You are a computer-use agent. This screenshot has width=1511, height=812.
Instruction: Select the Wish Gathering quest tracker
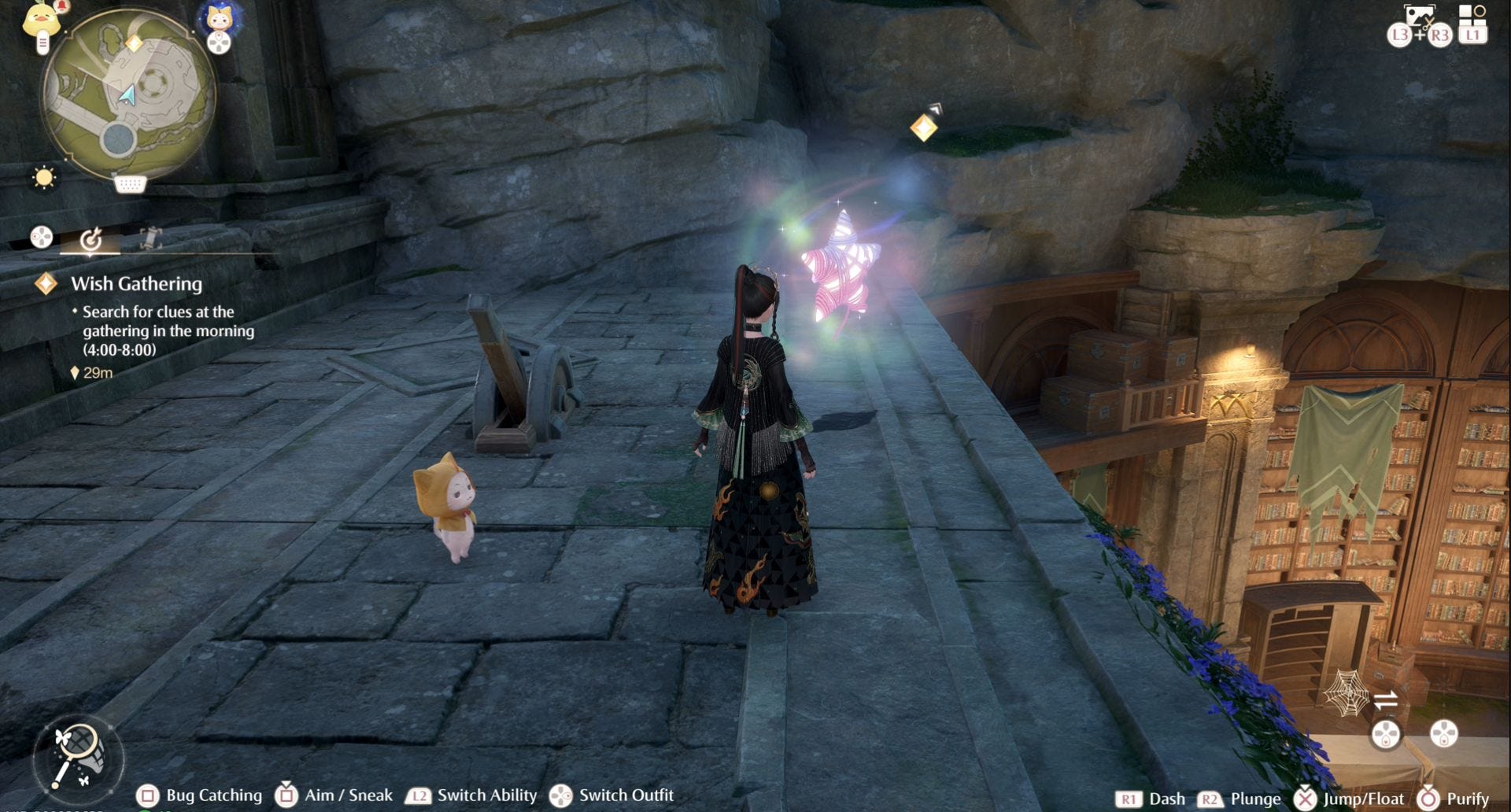(x=136, y=284)
